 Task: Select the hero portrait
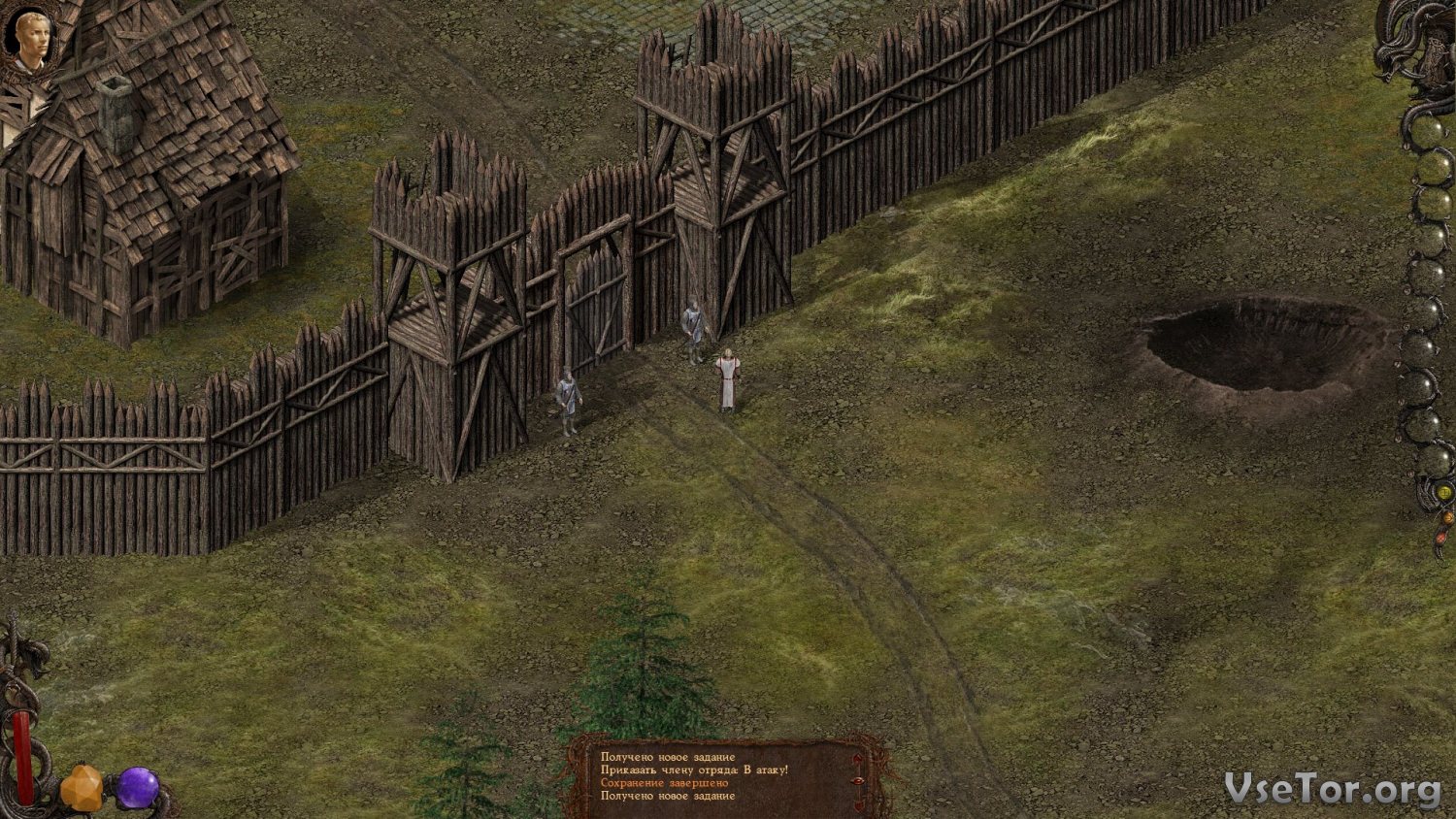tap(28, 40)
